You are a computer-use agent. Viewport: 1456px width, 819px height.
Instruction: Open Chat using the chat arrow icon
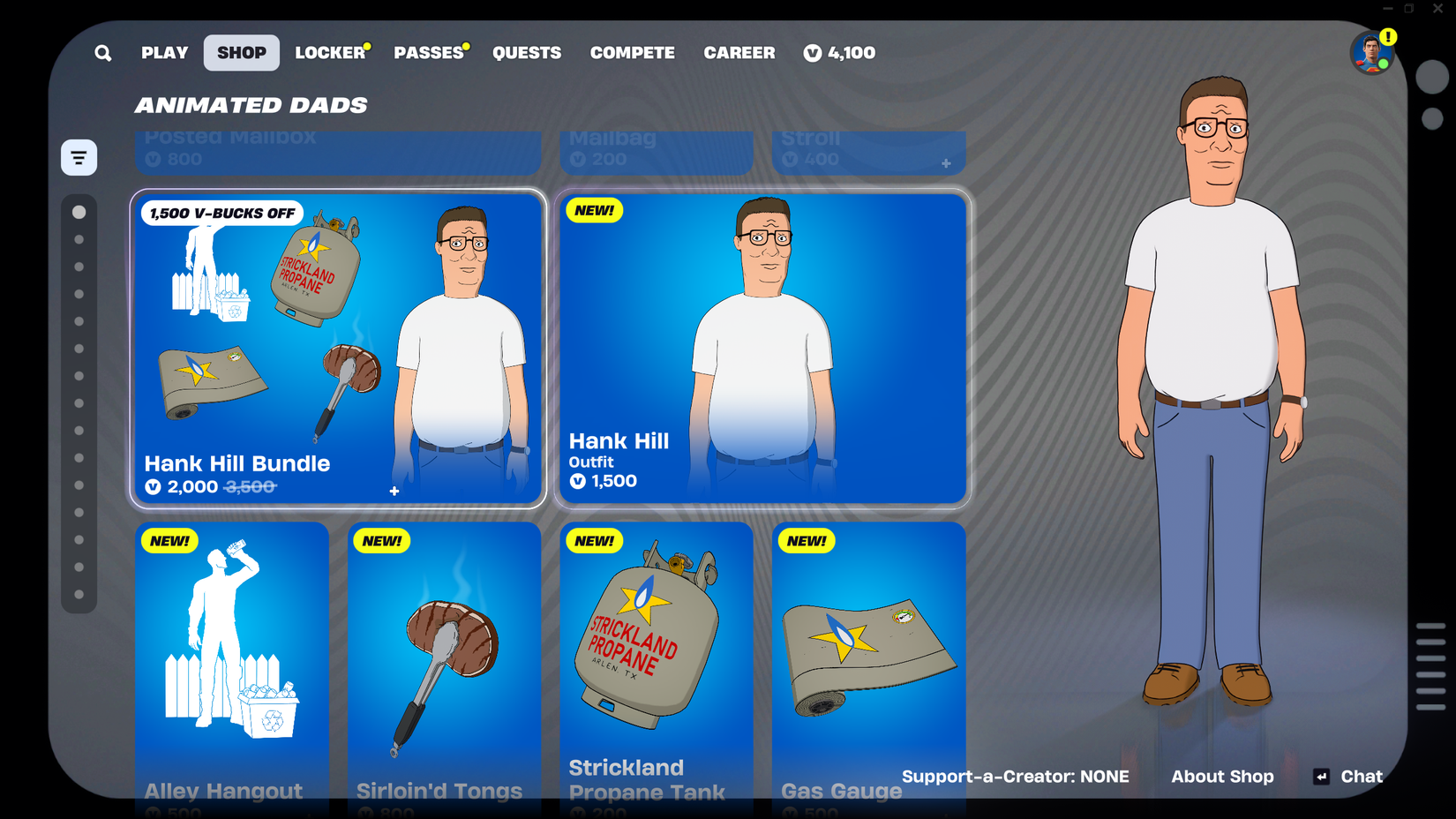pyautogui.click(x=1321, y=777)
